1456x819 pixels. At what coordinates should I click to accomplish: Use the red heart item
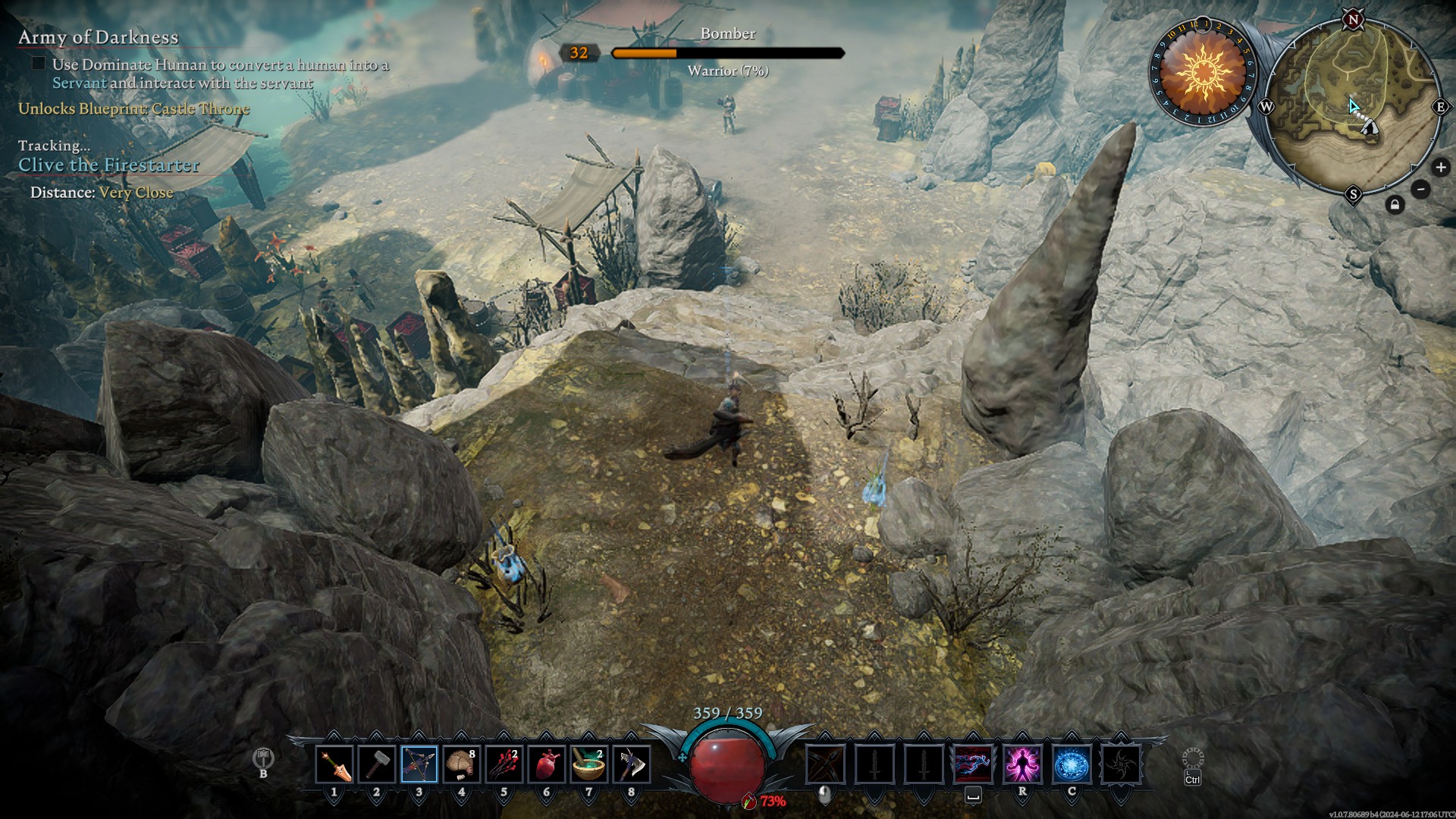(x=547, y=764)
